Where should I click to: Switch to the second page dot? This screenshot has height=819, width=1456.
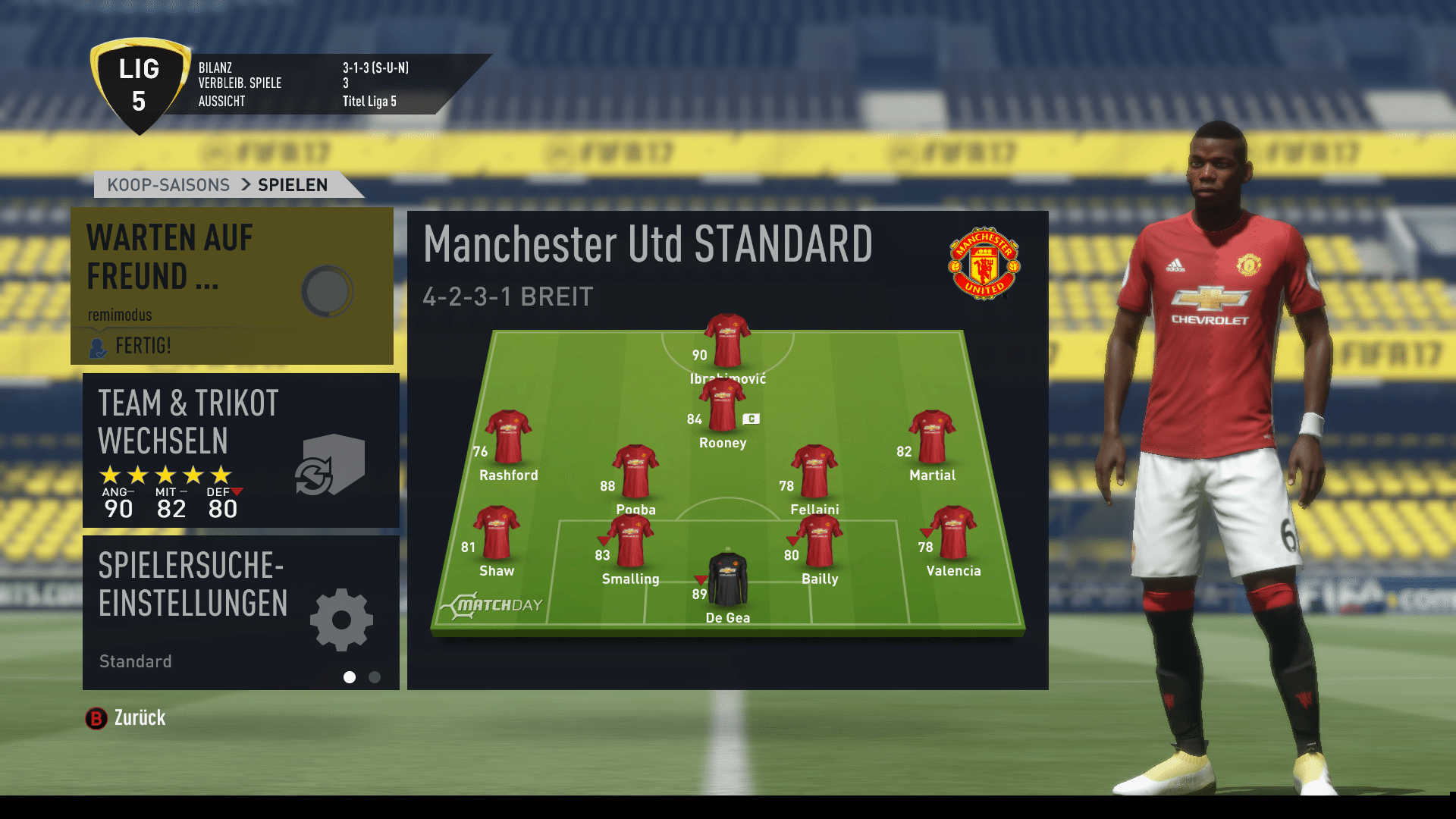(x=375, y=677)
